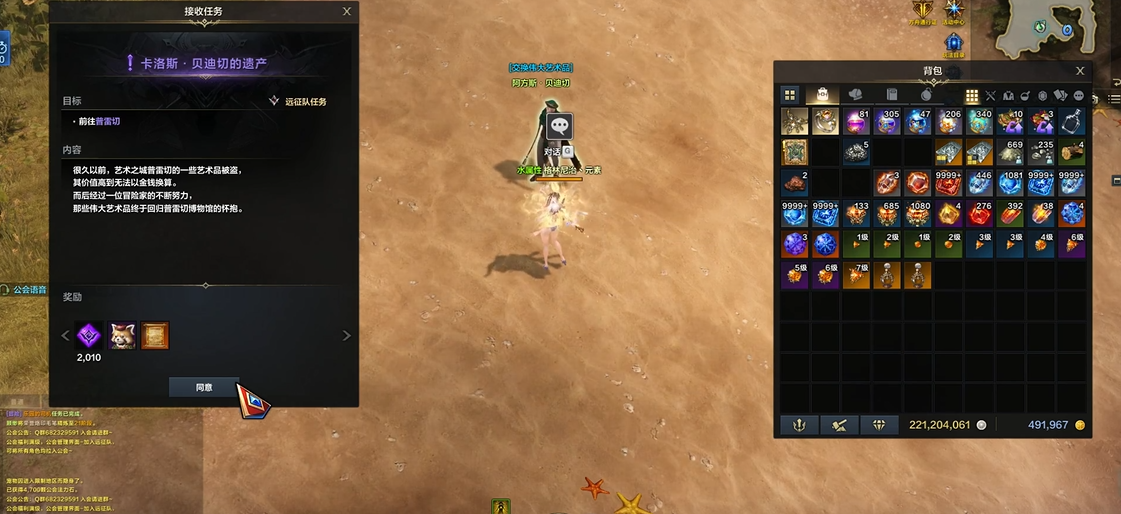Show previous quest rewards with left arrow
Screen dimensions: 1121x514
click(x=67, y=336)
